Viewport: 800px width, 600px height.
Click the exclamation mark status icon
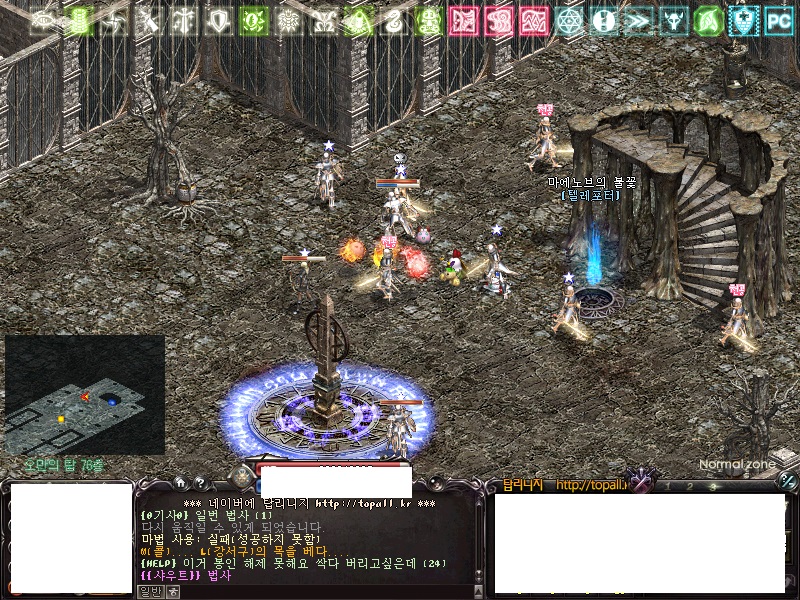pyautogui.click(x=603, y=19)
